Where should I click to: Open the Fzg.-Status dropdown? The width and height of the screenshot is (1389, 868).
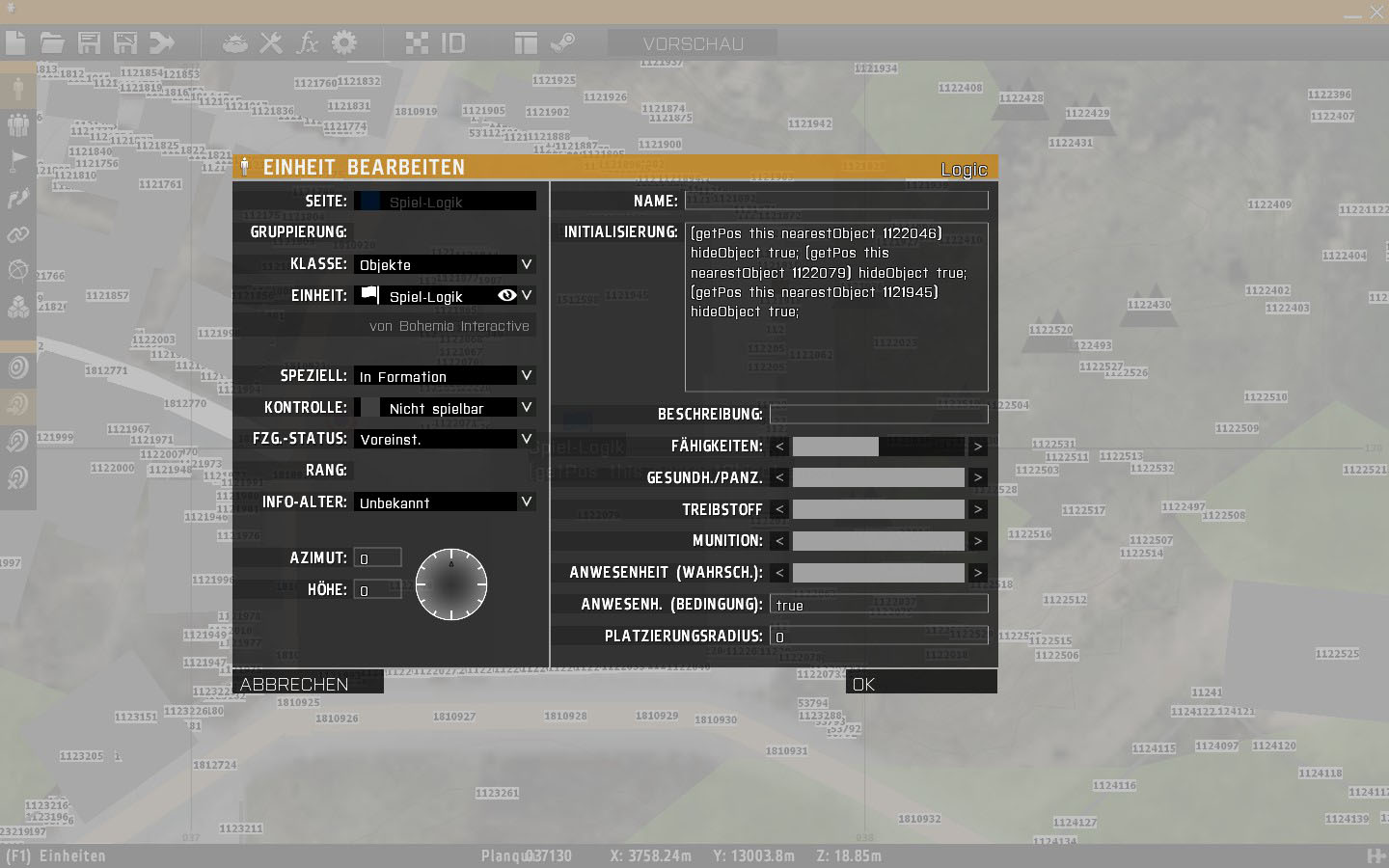(x=444, y=439)
